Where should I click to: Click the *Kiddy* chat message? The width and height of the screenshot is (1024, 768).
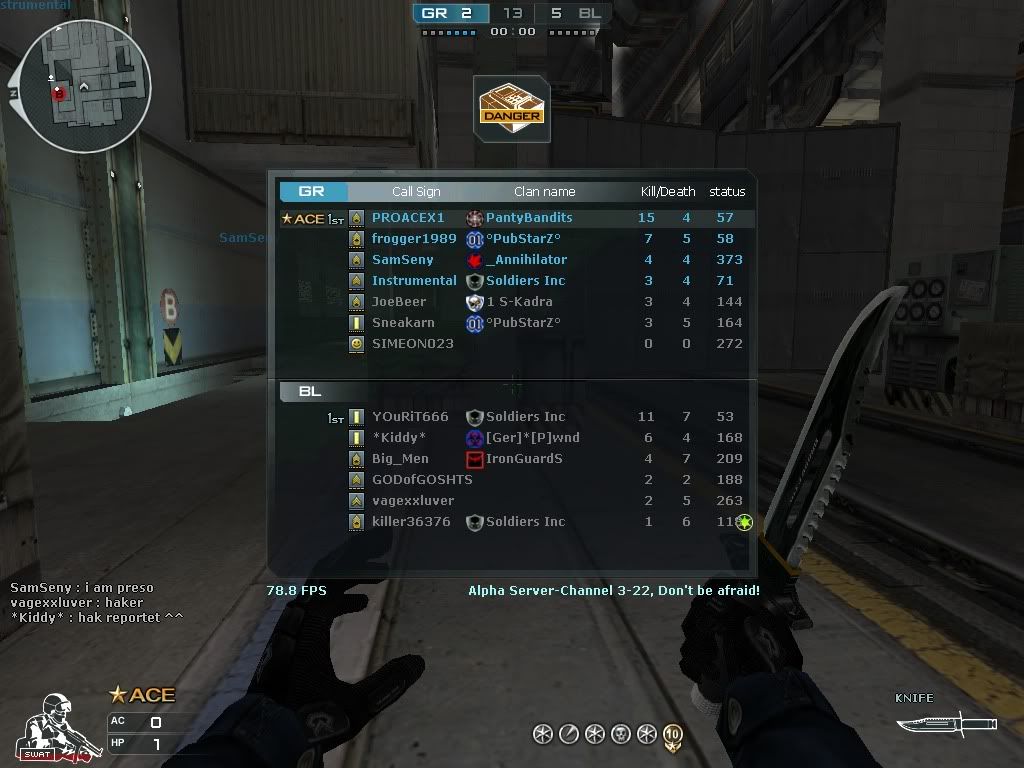click(97, 617)
